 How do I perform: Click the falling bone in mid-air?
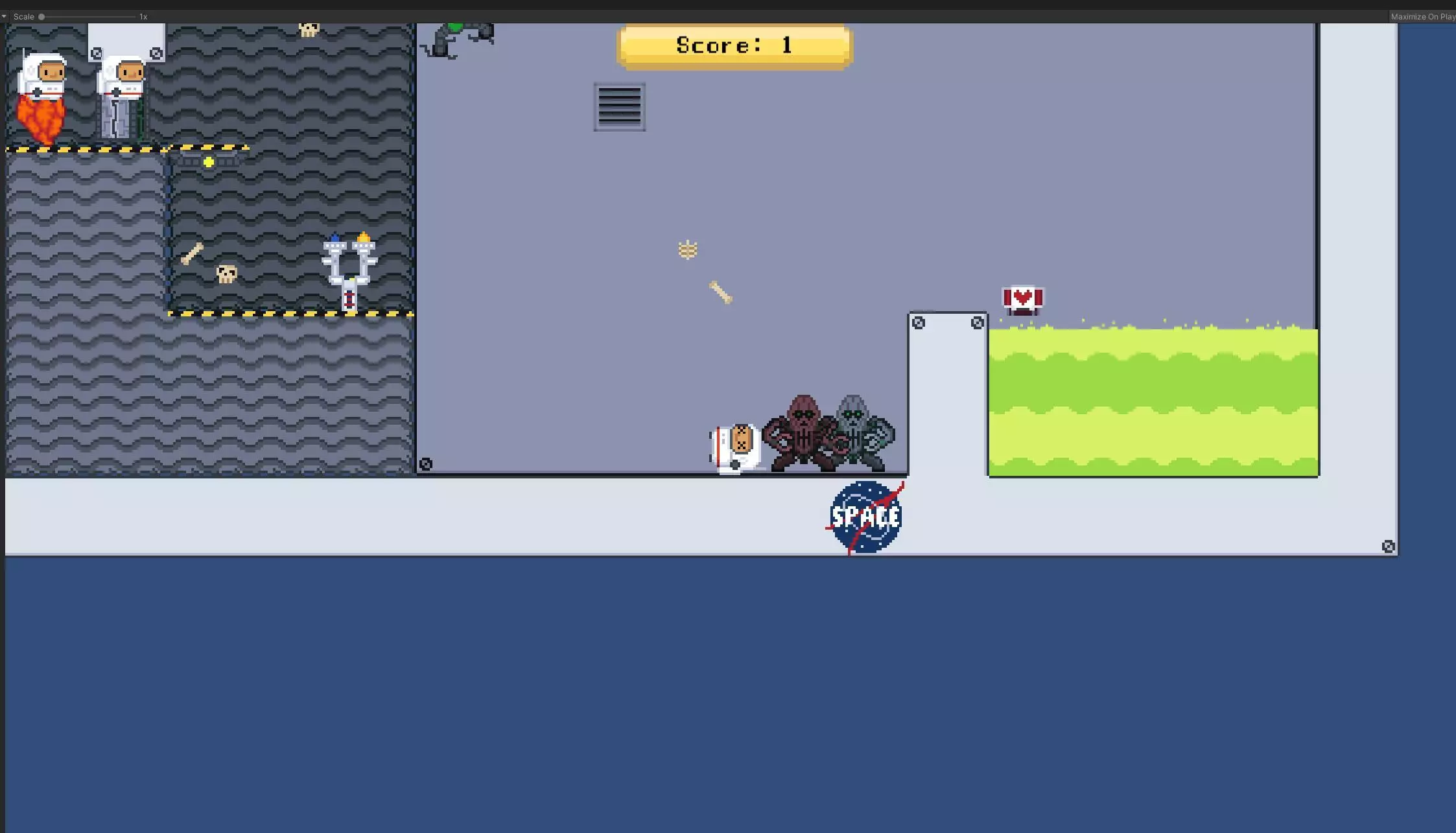[718, 292]
